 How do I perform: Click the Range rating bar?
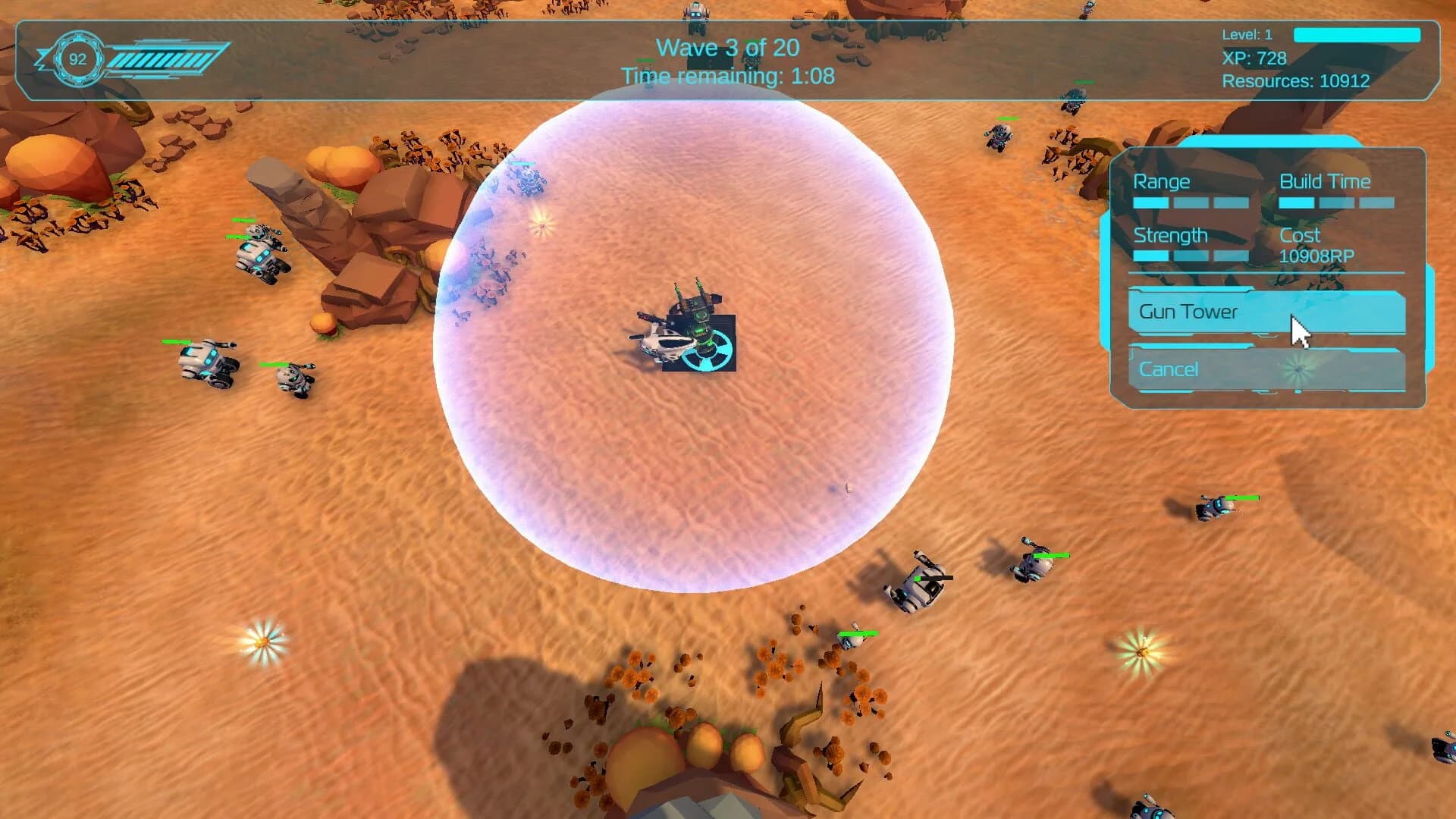point(1191,202)
